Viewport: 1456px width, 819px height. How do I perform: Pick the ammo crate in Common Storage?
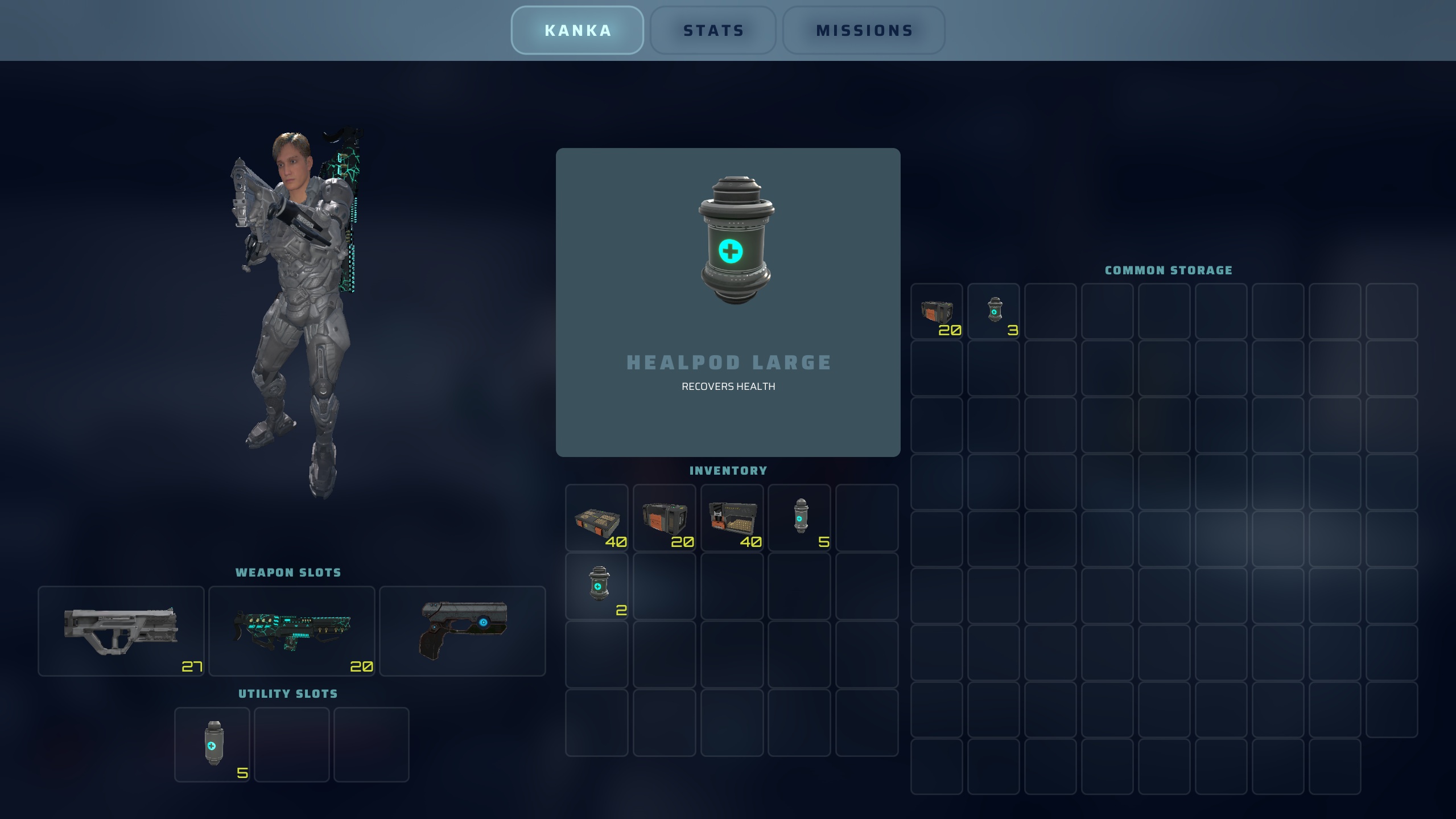pos(937,311)
